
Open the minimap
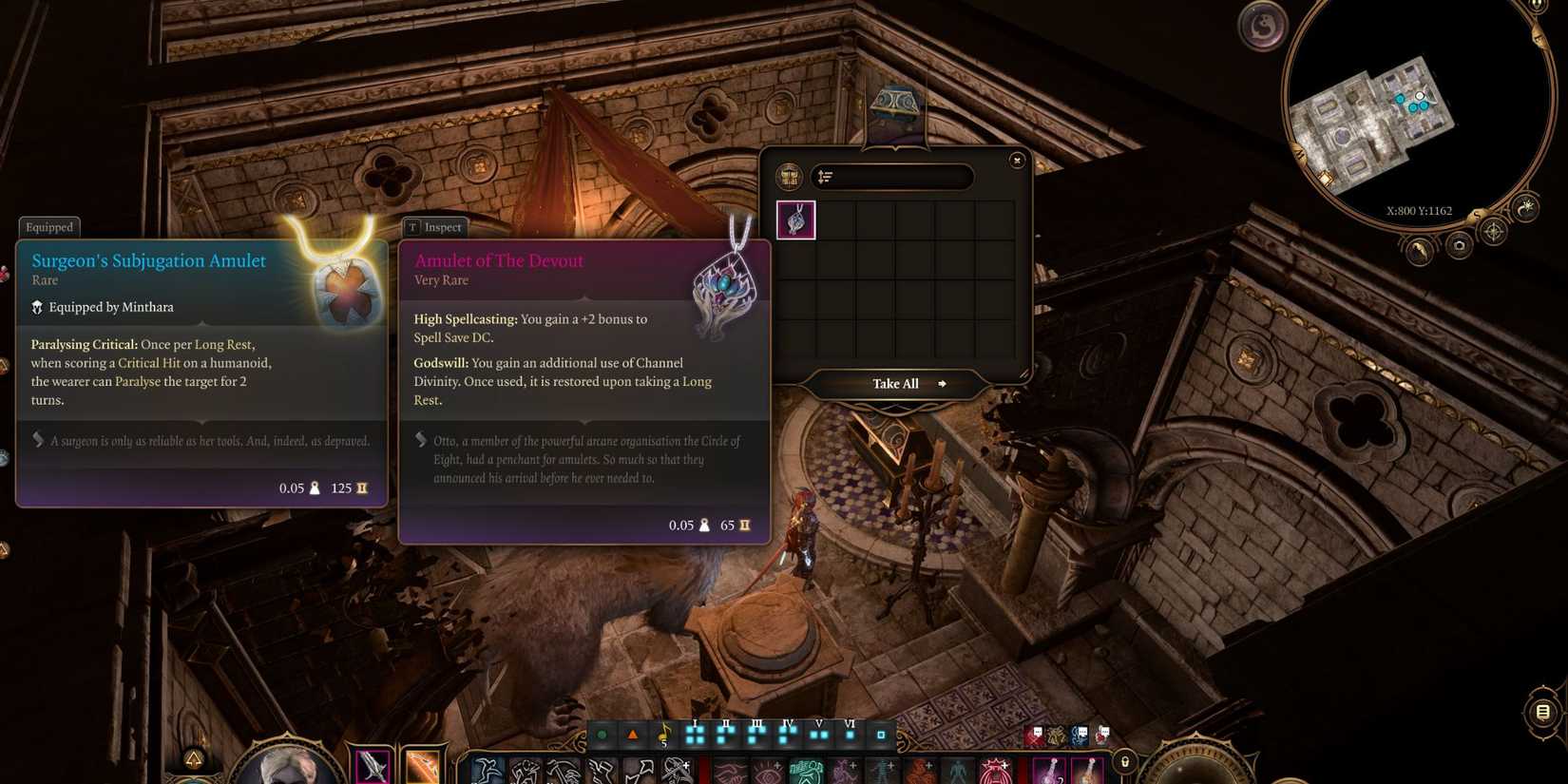pyautogui.click(x=1416, y=105)
